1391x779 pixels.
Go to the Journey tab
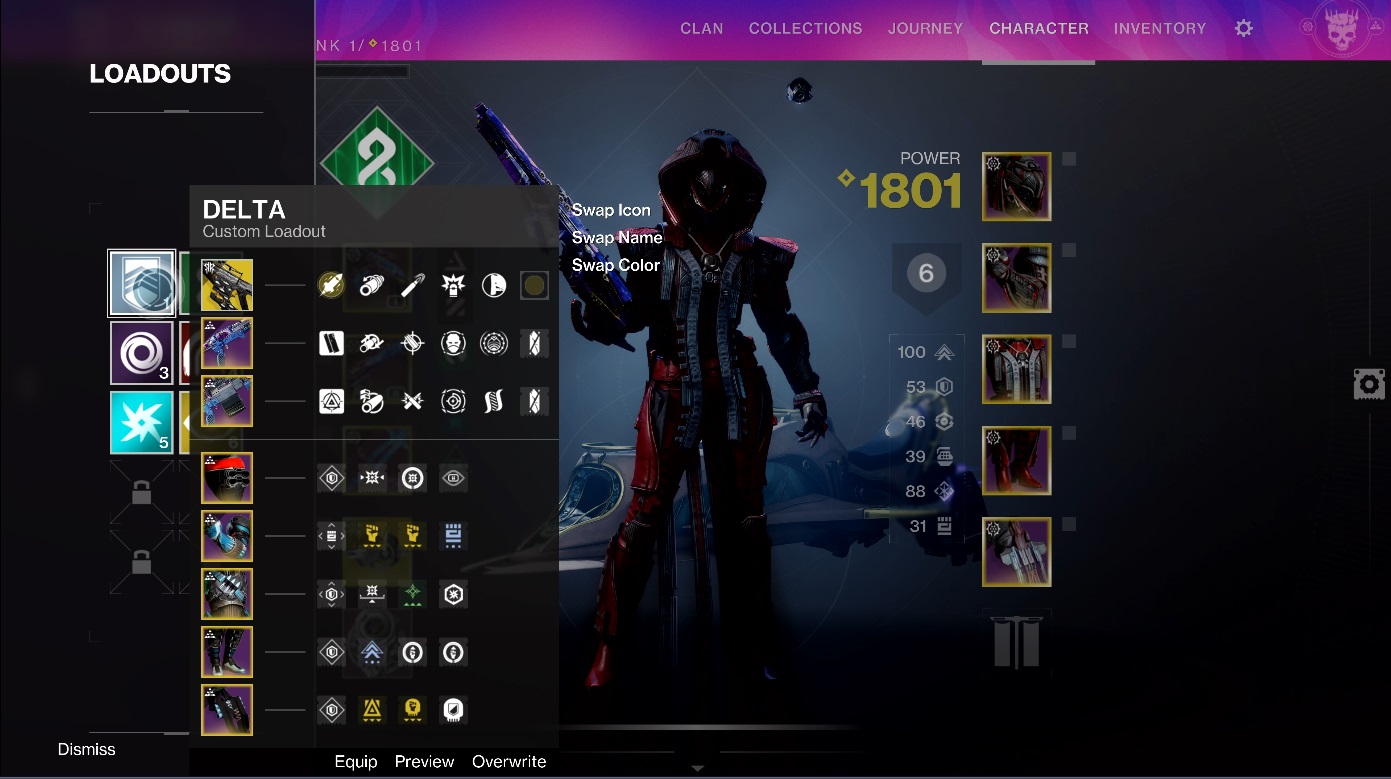[x=925, y=28]
